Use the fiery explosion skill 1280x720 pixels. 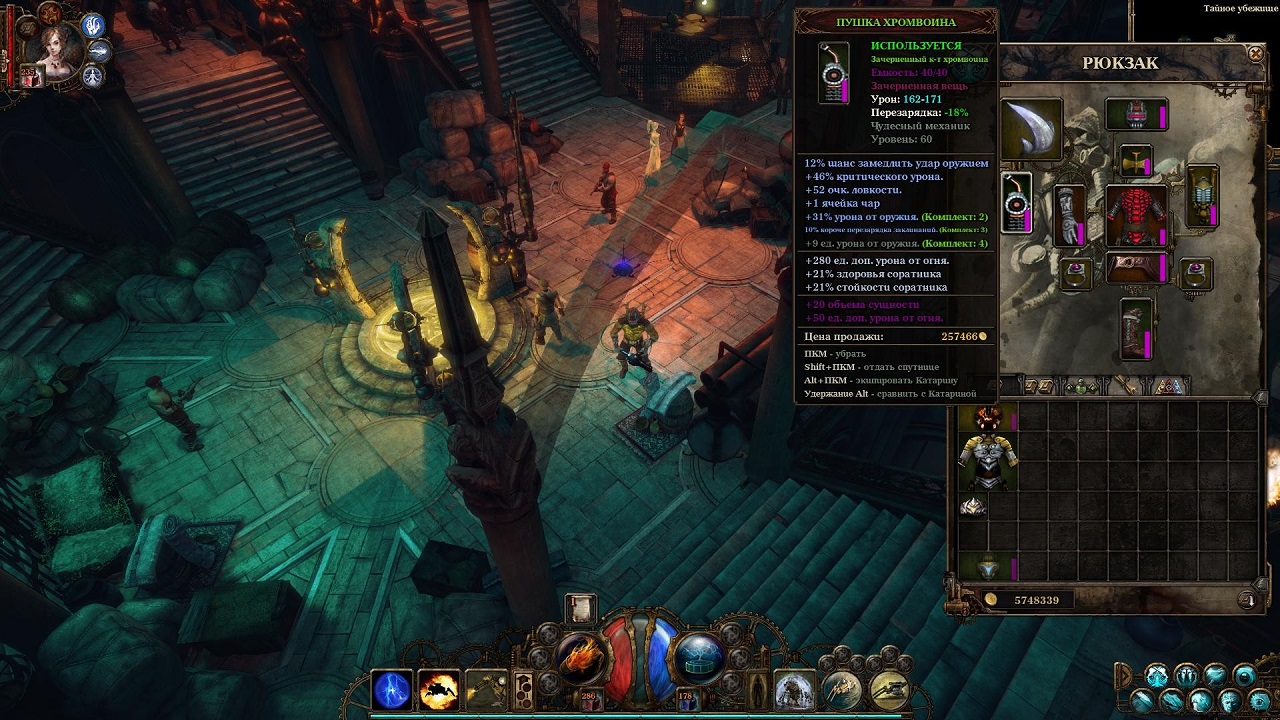click(x=438, y=690)
